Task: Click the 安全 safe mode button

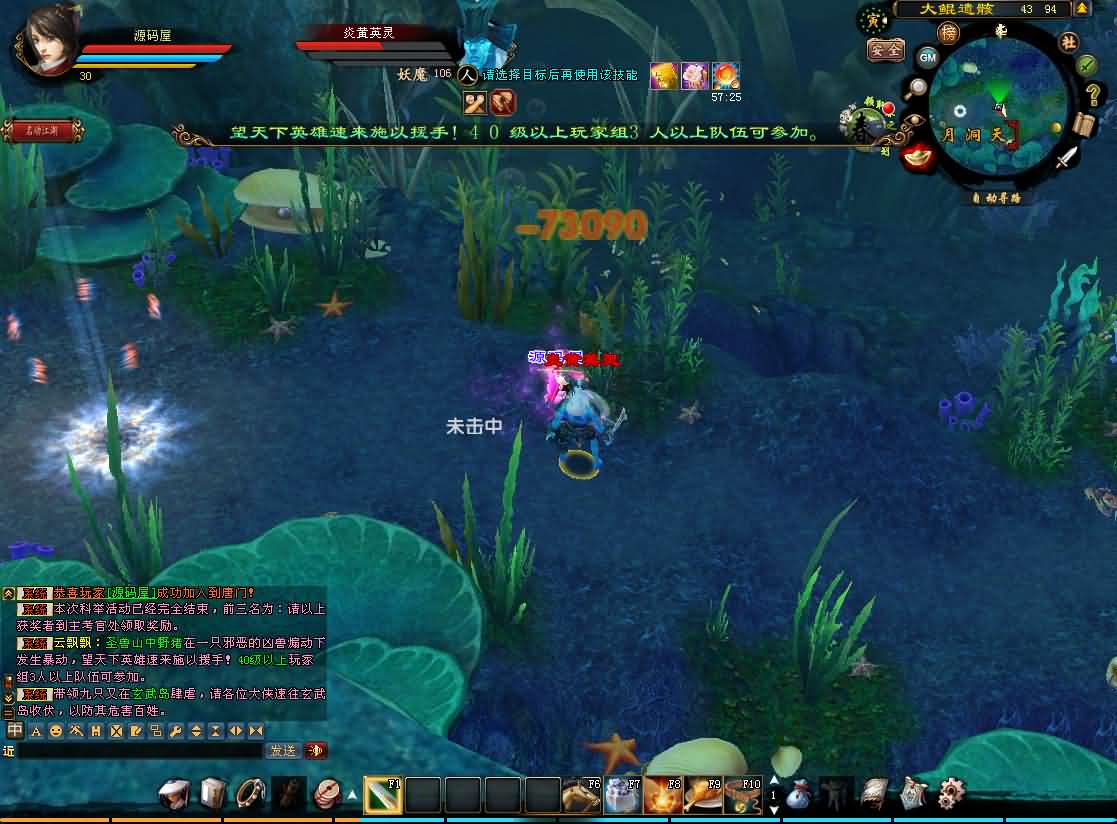Action: click(x=885, y=49)
